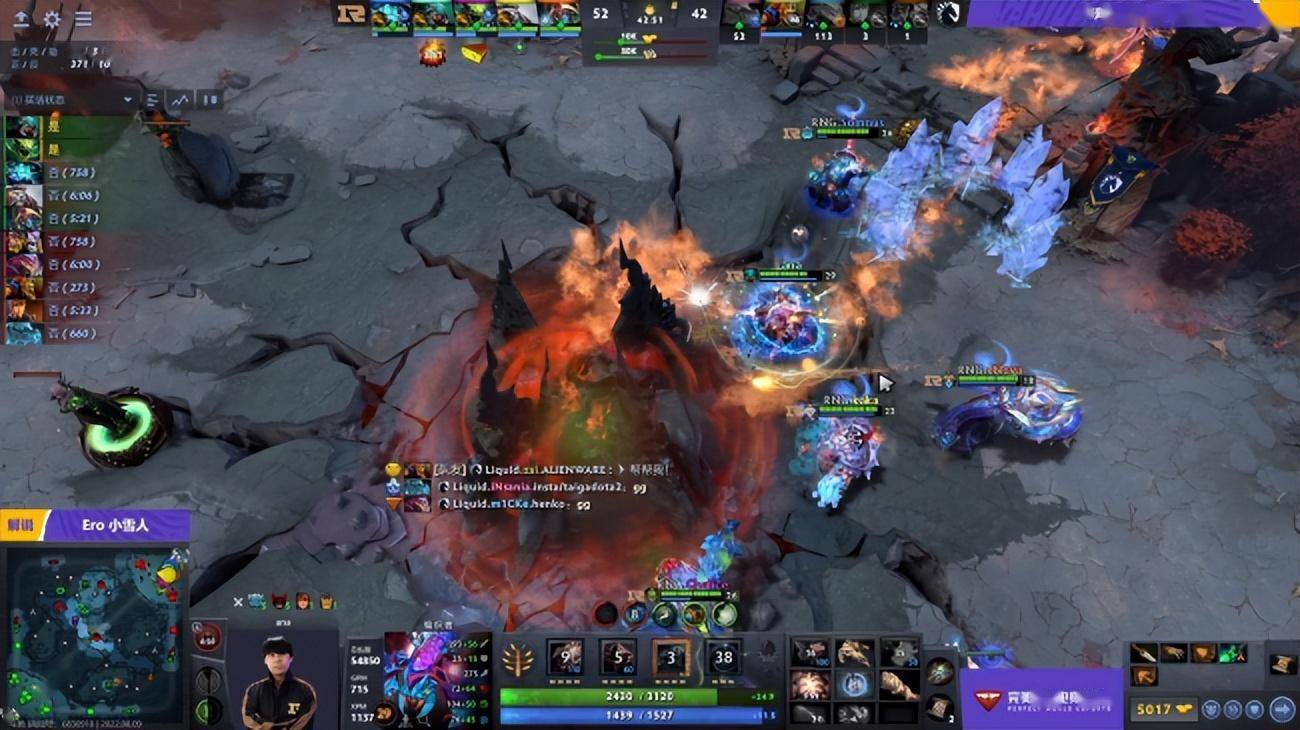Open the settings gear at top left

click(x=51, y=17)
